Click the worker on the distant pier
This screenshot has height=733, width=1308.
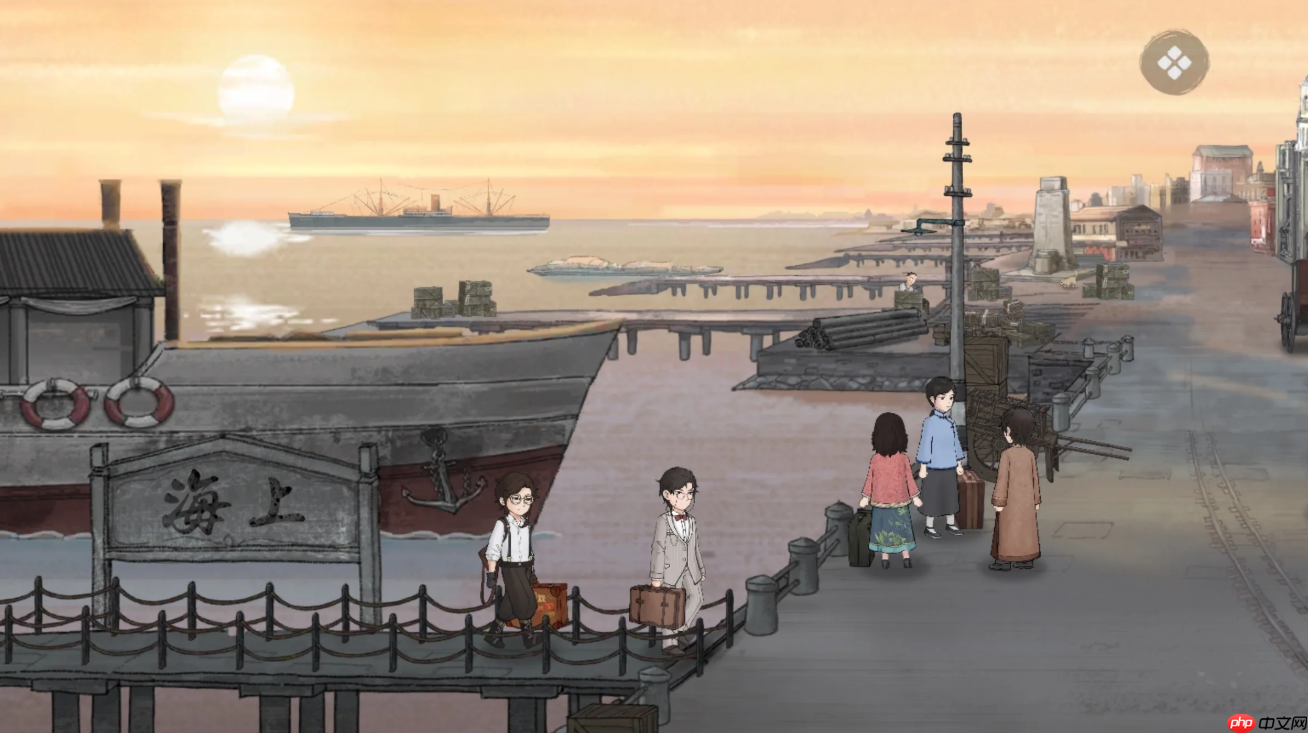(911, 282)
